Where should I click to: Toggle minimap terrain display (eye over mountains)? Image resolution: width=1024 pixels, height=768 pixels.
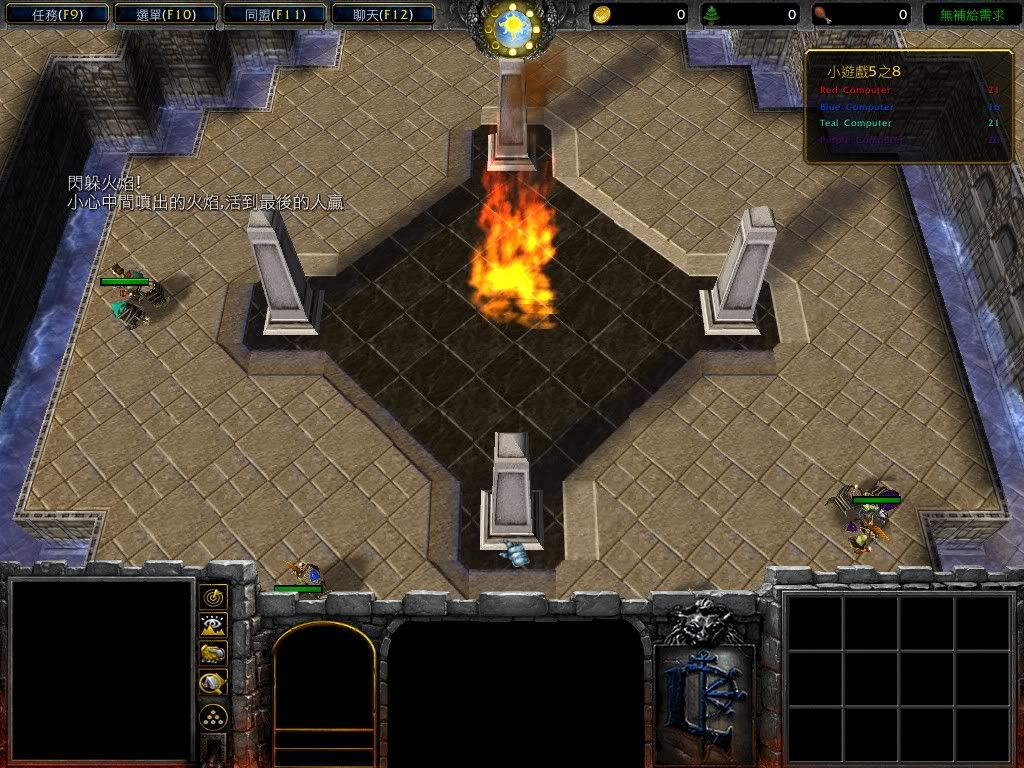pyautogui.click(x=213, y=626)
